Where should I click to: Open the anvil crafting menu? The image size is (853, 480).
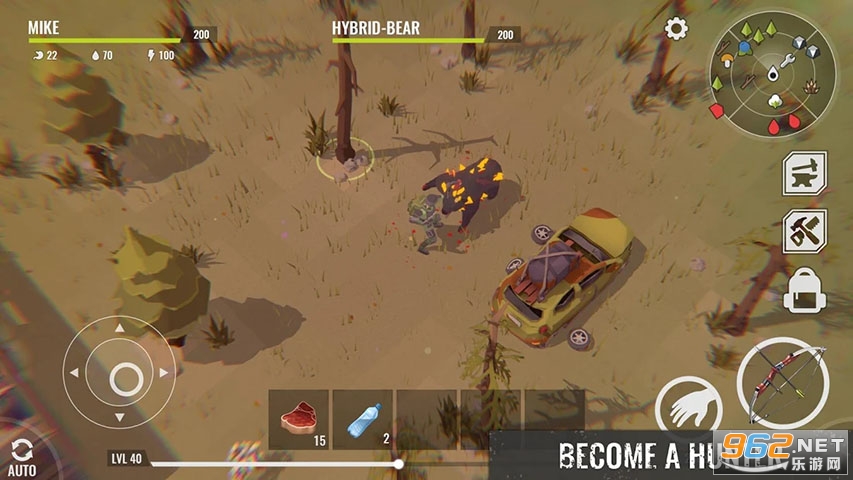[803, 172]
